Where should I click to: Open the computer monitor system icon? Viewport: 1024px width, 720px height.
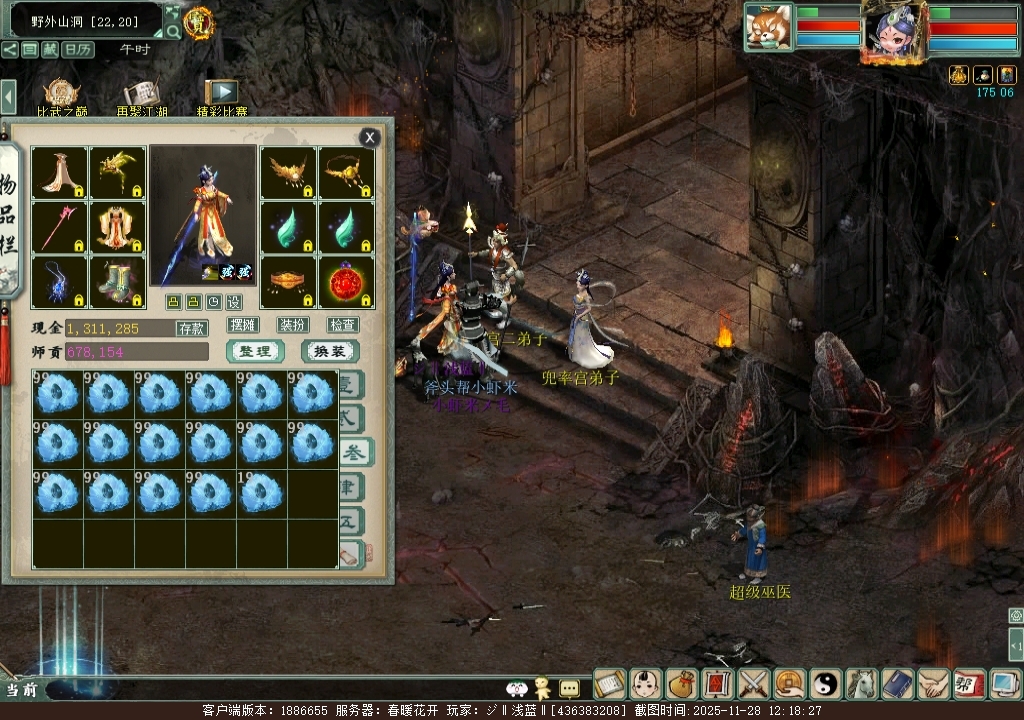point(1004,684)
